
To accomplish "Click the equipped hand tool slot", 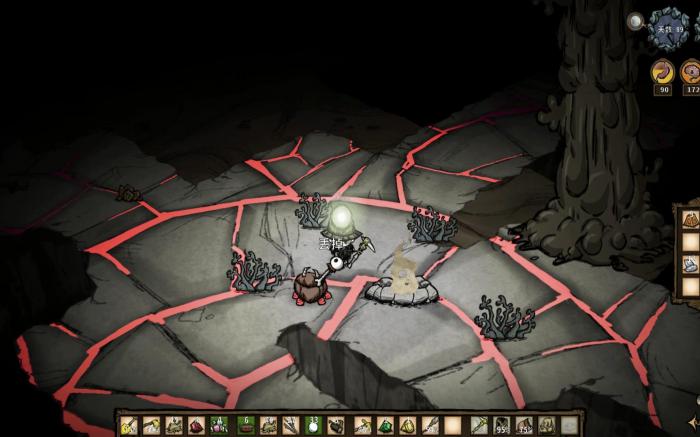I will 480,426.
